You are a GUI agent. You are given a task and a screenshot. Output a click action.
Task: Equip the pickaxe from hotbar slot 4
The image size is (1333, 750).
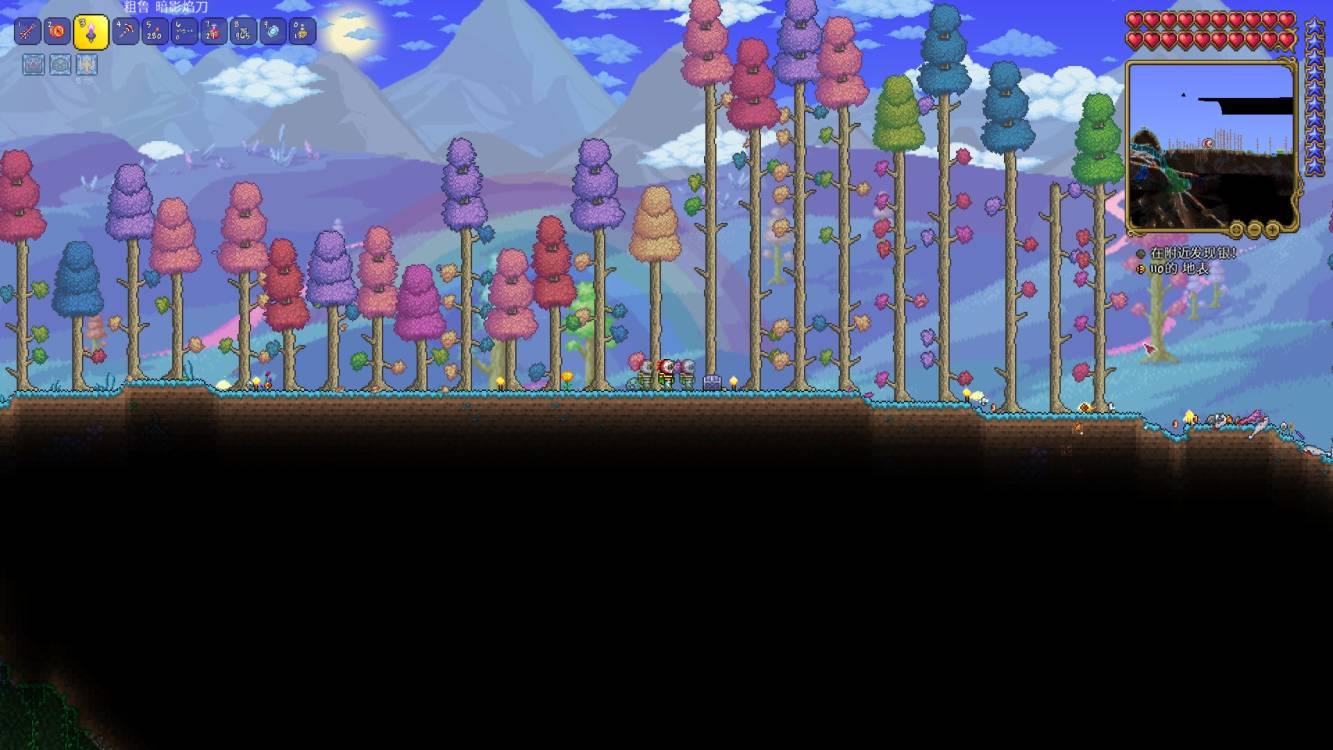pos(126,32)
